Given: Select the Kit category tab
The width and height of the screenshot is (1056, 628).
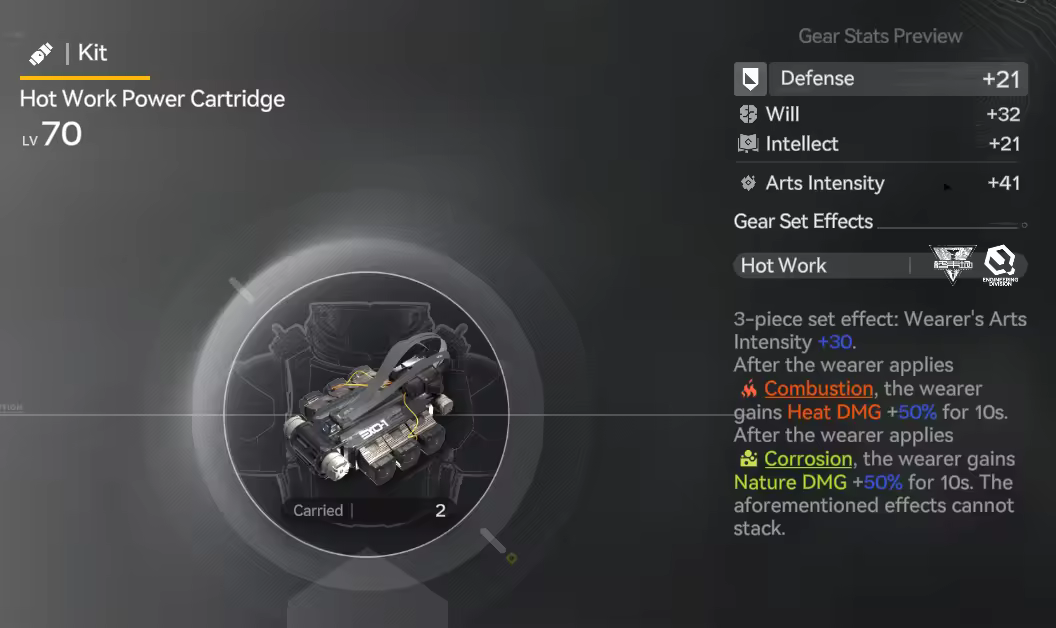Looking at the screenshot, I should [x=84, y=54].
